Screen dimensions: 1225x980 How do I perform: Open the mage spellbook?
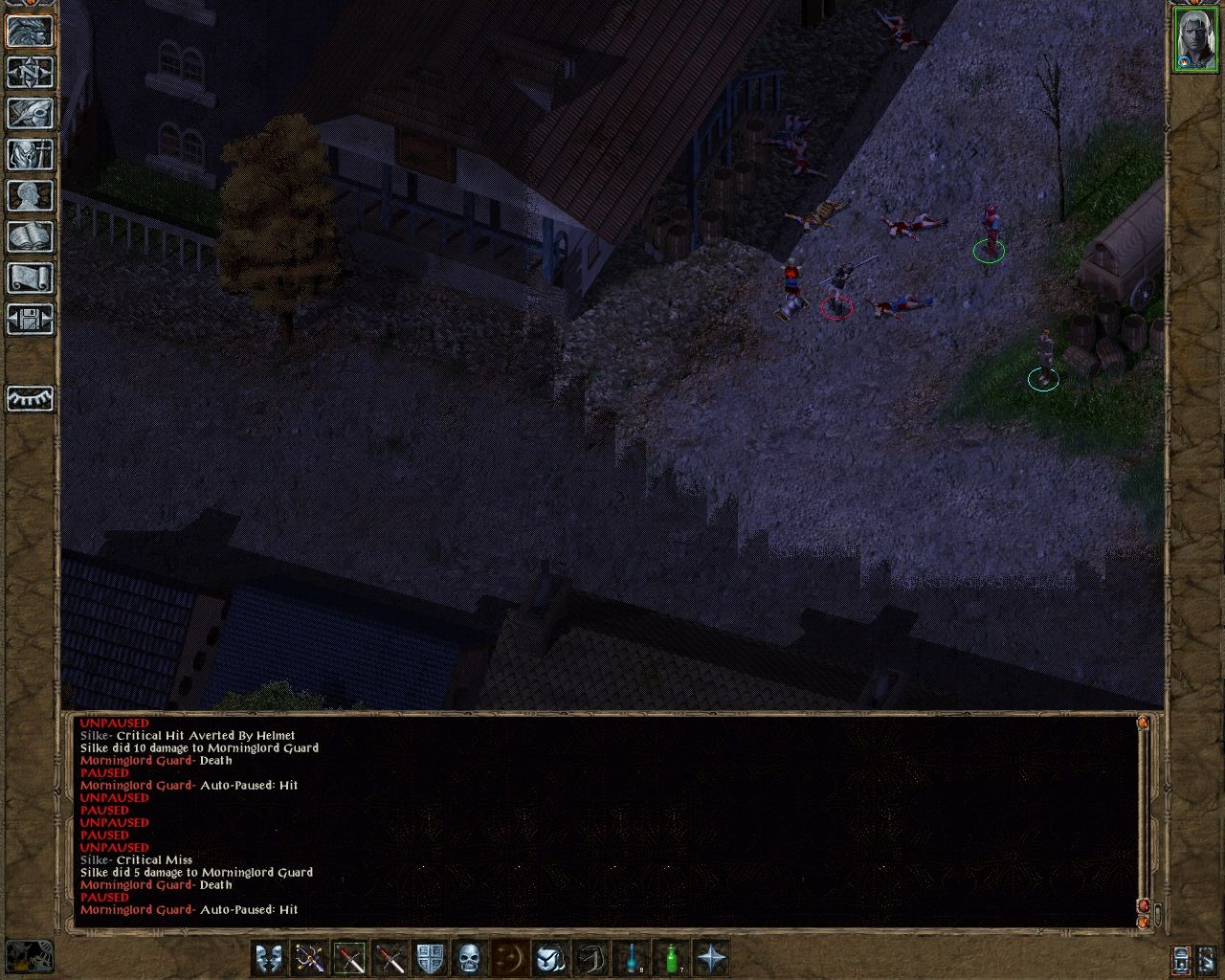coord(29,236)
